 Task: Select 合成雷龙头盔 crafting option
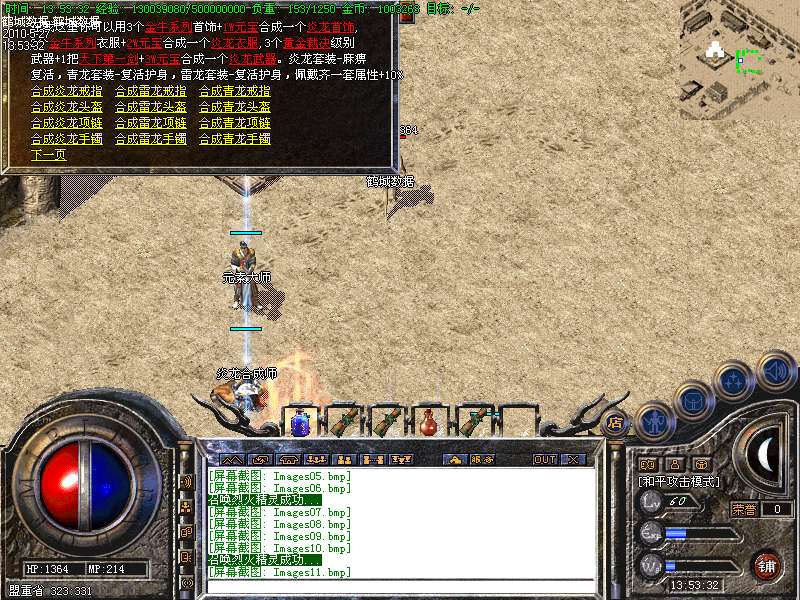pyautogui.click(x=150, y=107)
